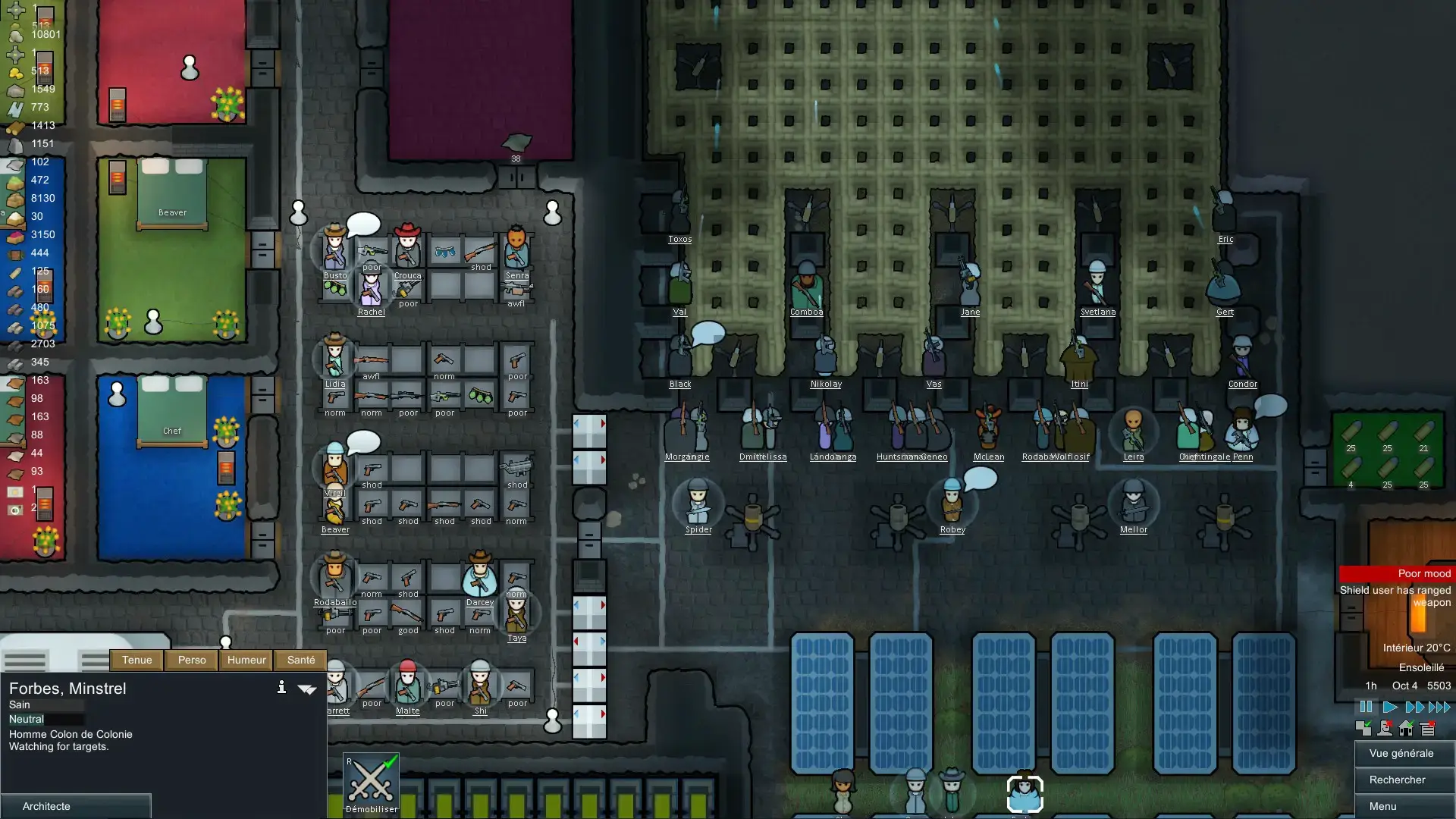This screenshot has height=819, width=1456.
Task: Click the wood resource icon in the left sidebar
Action: click(15, 125)
